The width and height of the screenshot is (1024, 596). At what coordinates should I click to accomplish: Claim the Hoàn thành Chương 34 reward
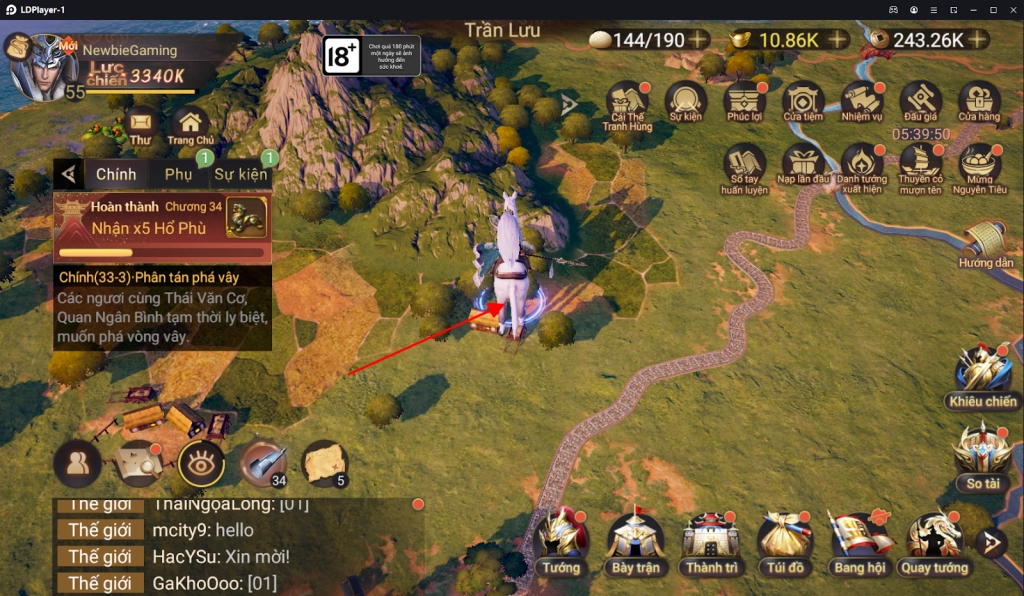point(162,218)
